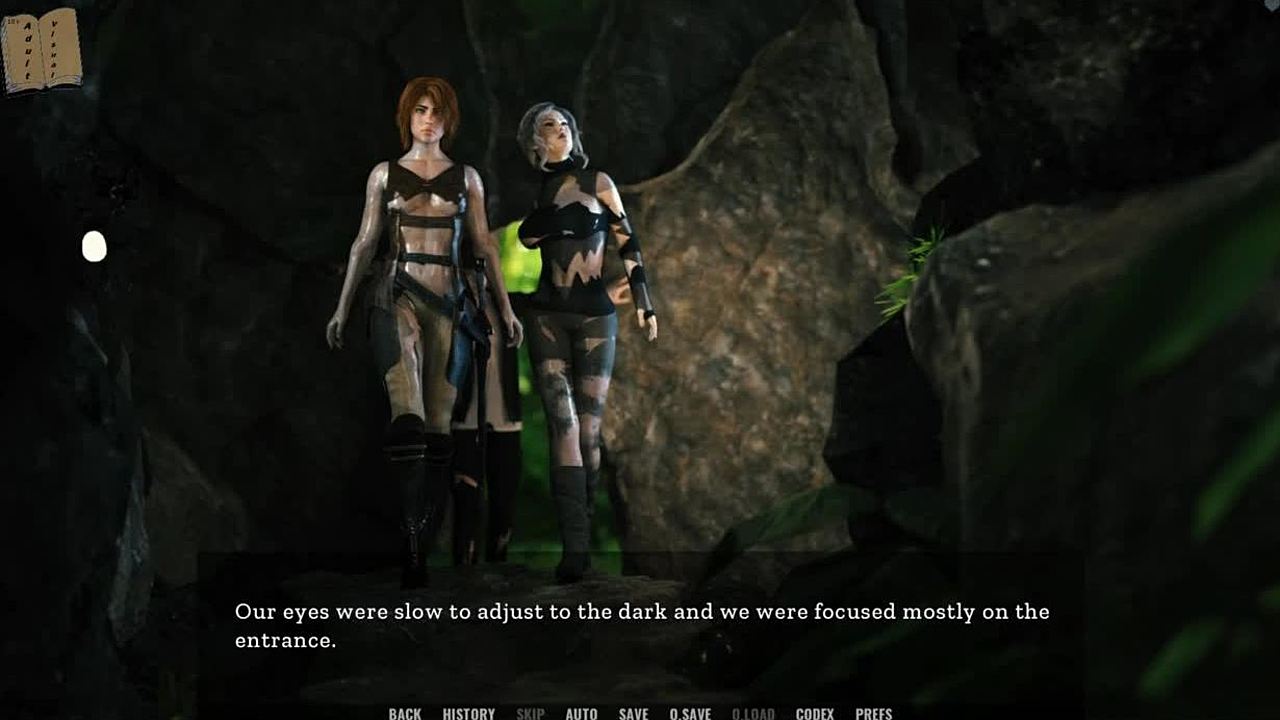This screenshot has height=720, width=1280.
Task: Enable Auto-advance mode
Action: 581,713
